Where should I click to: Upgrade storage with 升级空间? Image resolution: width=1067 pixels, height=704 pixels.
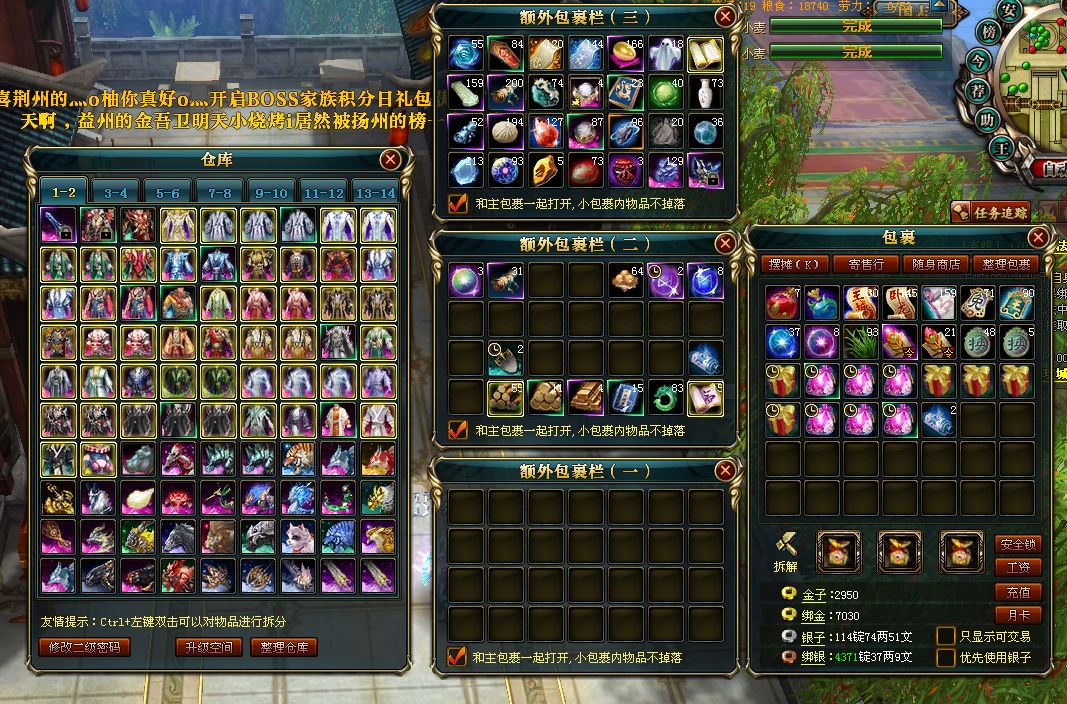pyautogui.click(x=209, y=647)
